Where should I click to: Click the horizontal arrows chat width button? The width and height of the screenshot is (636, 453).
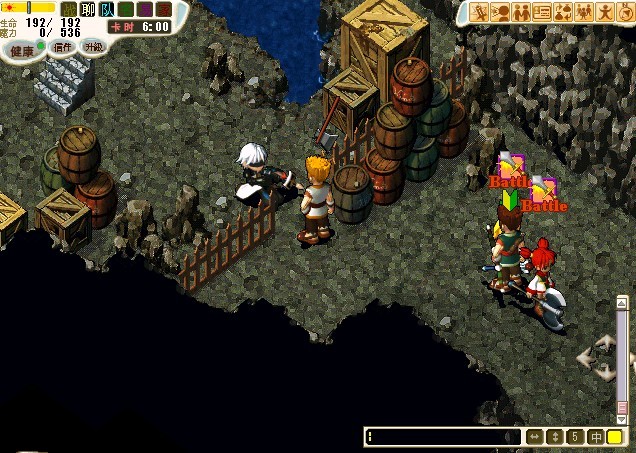point(535,437)
